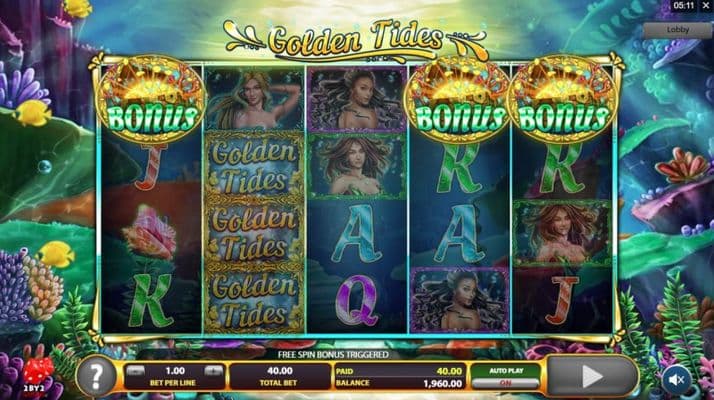Increase the bet per line

[x=215, y=370]
